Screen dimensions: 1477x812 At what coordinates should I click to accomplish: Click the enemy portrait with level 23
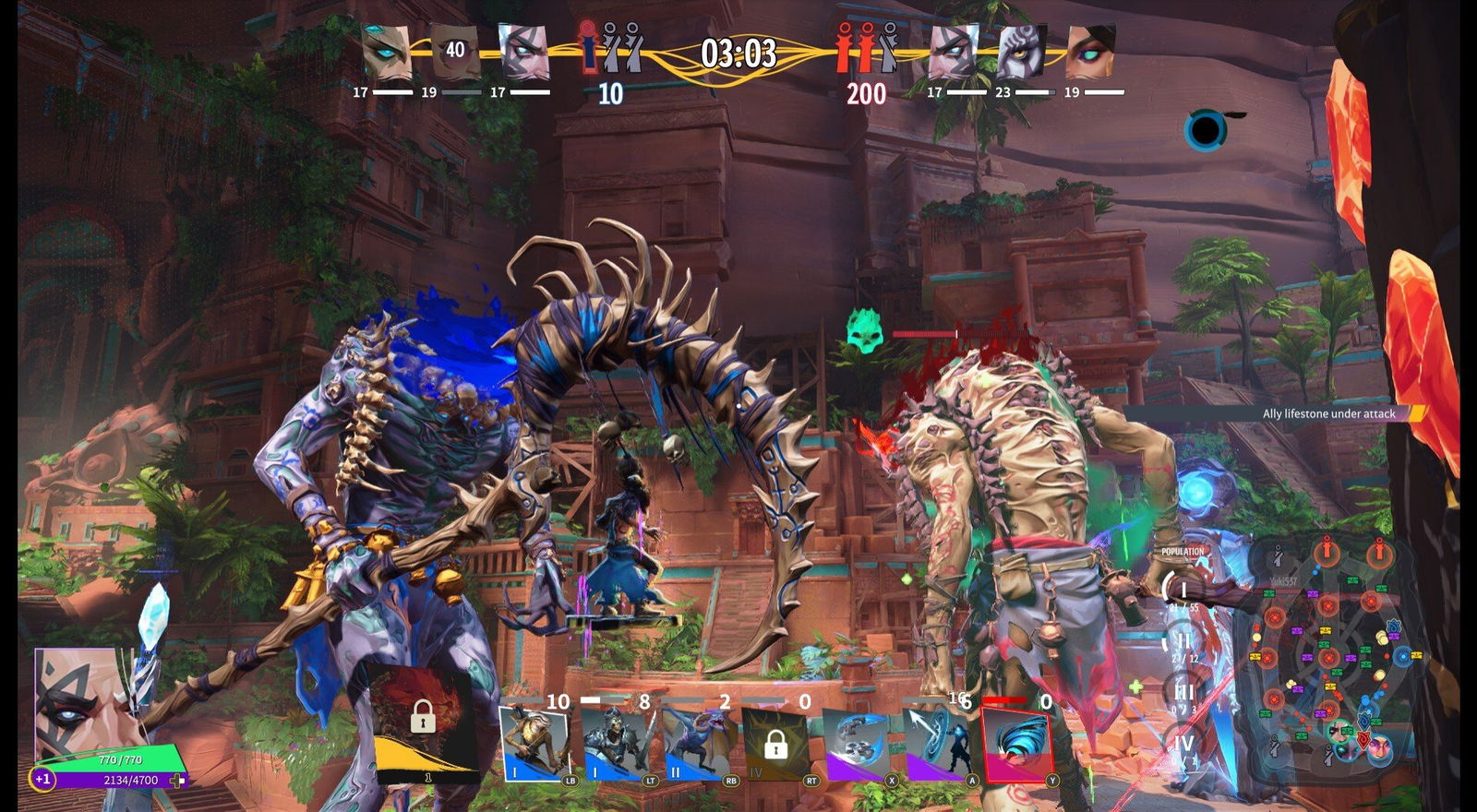[x=1022, y=52]
